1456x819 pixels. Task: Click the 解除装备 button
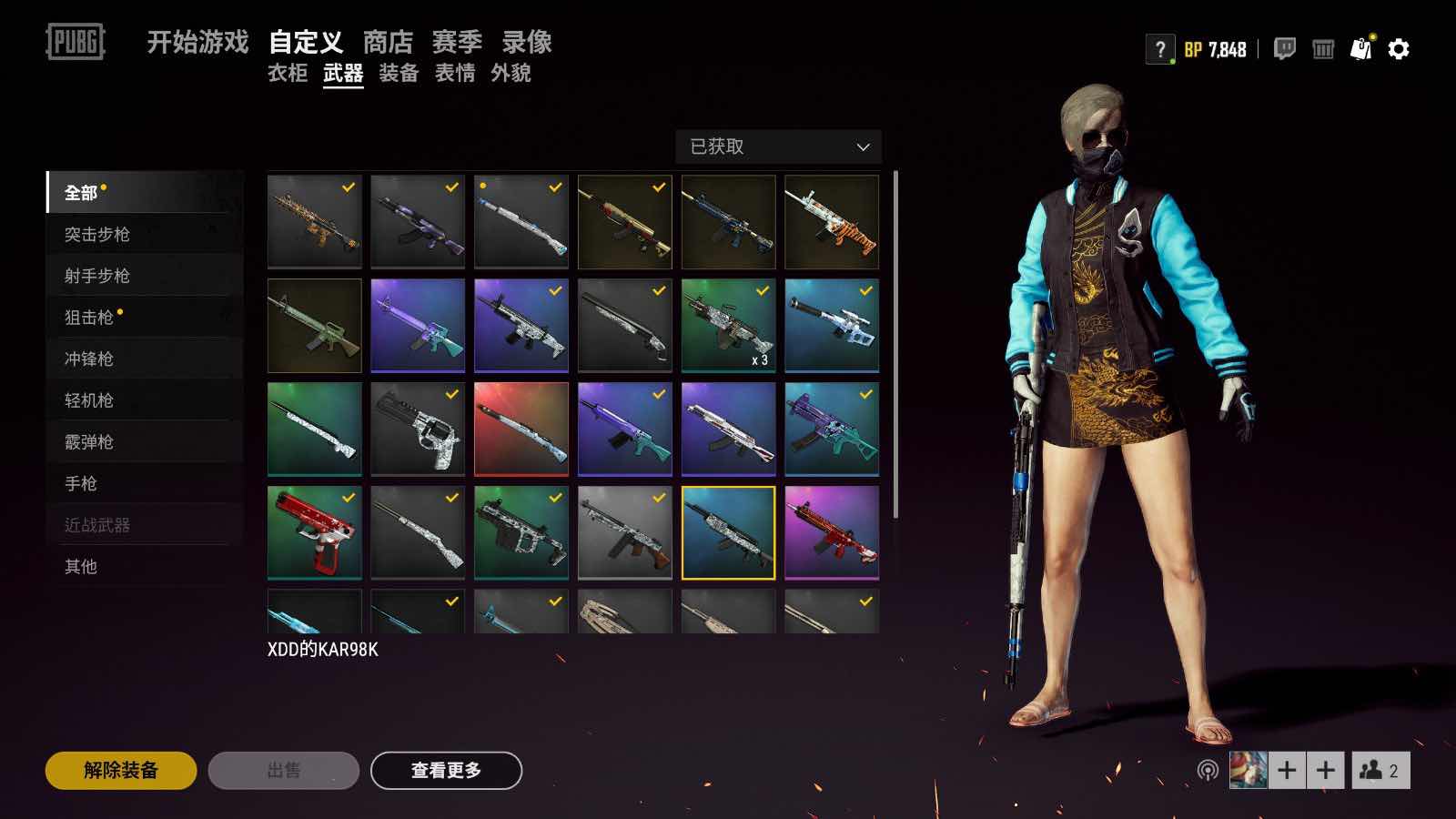[124, 769]
